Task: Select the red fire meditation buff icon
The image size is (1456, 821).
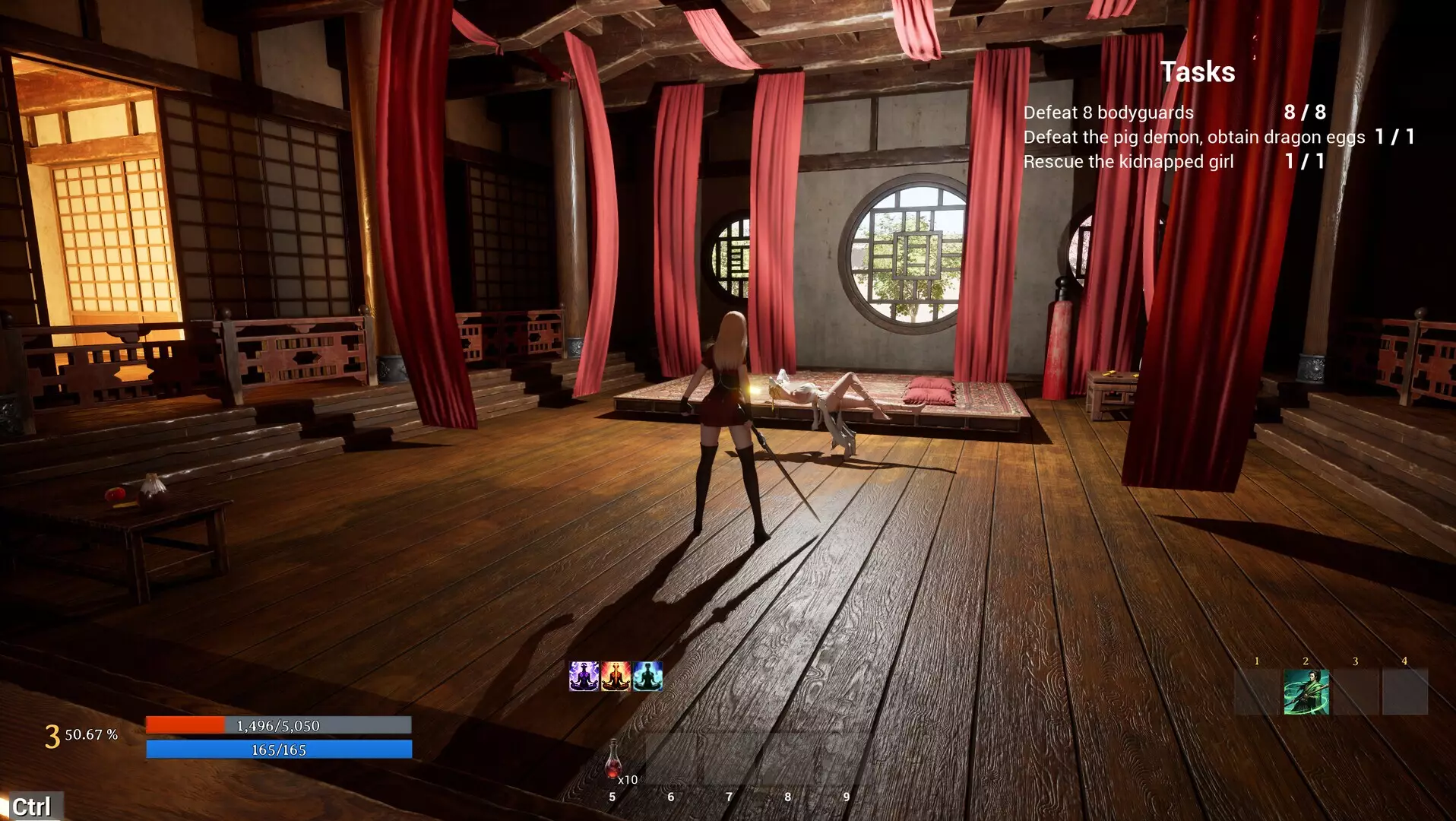Action: click(x=616, y=676)
